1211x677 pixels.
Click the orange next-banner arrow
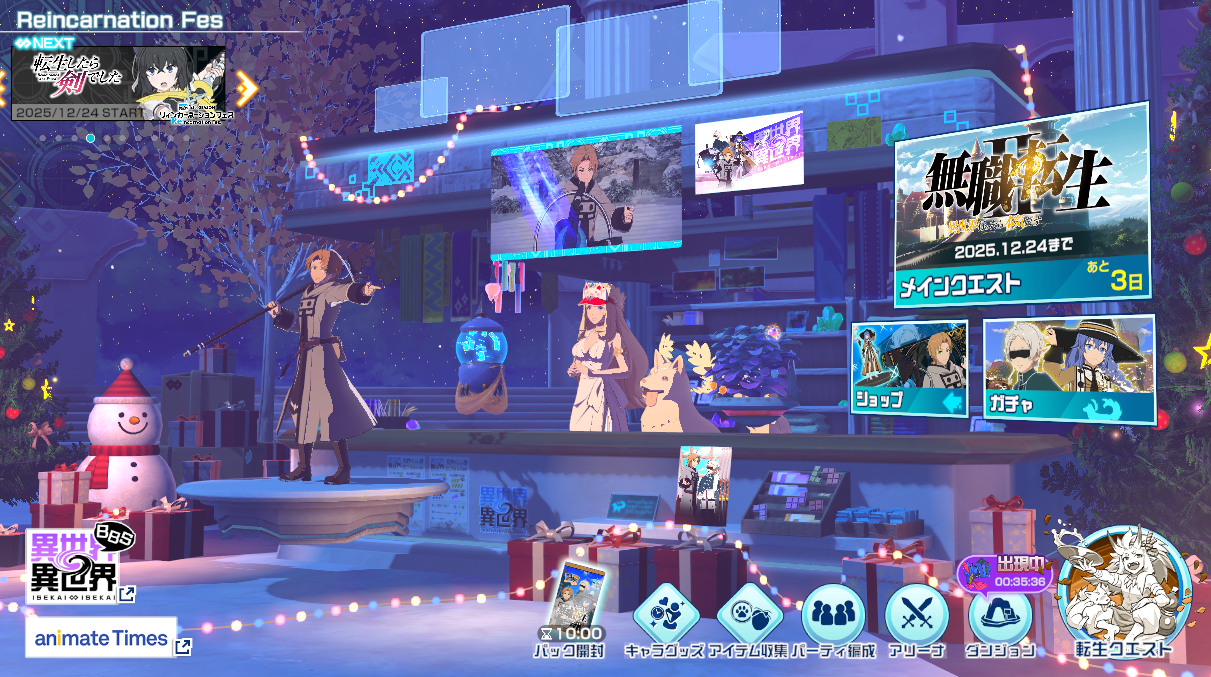coord(246,88)
